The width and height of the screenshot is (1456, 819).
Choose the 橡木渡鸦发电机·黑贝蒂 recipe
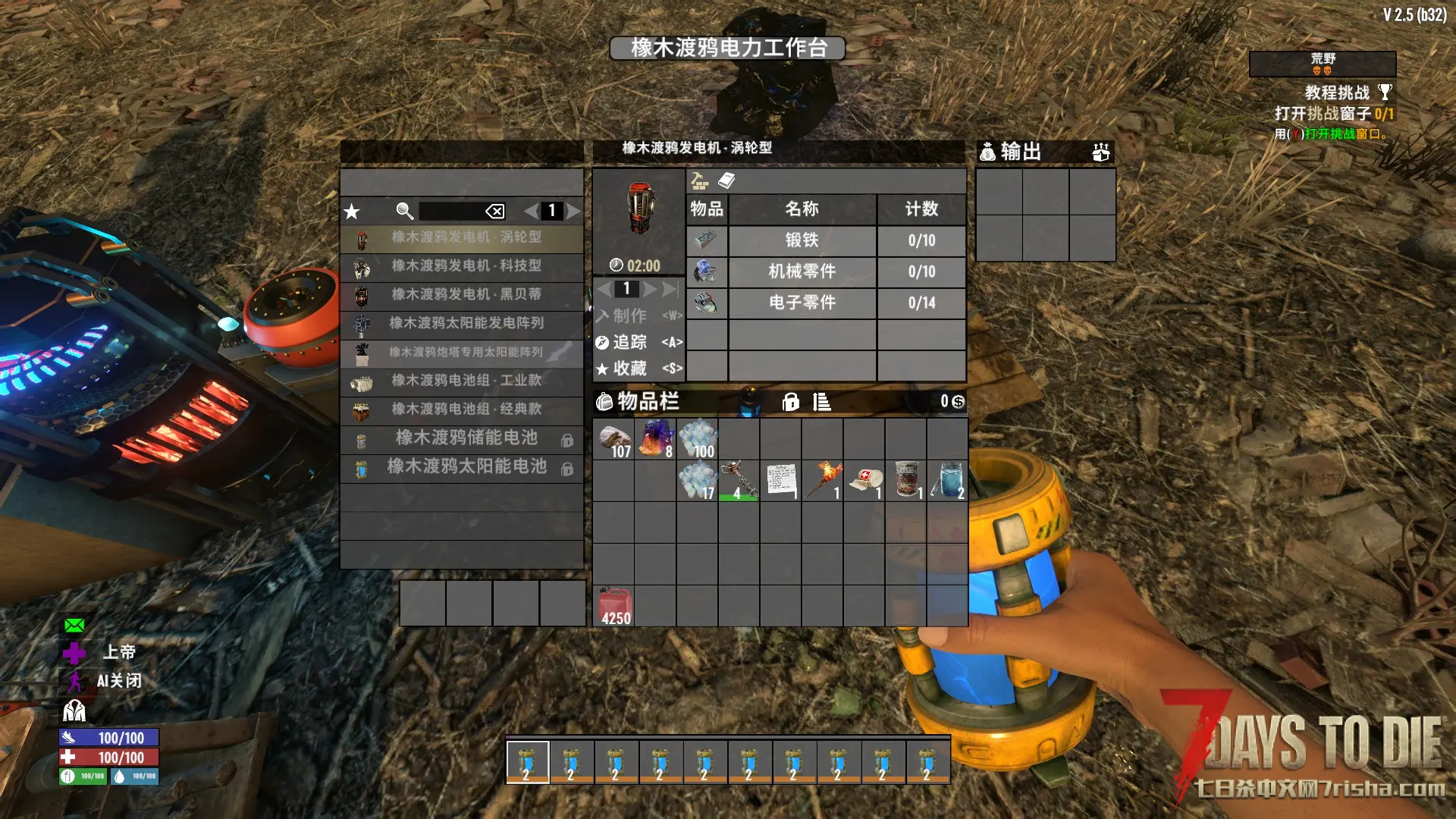[x=466, y=294]
